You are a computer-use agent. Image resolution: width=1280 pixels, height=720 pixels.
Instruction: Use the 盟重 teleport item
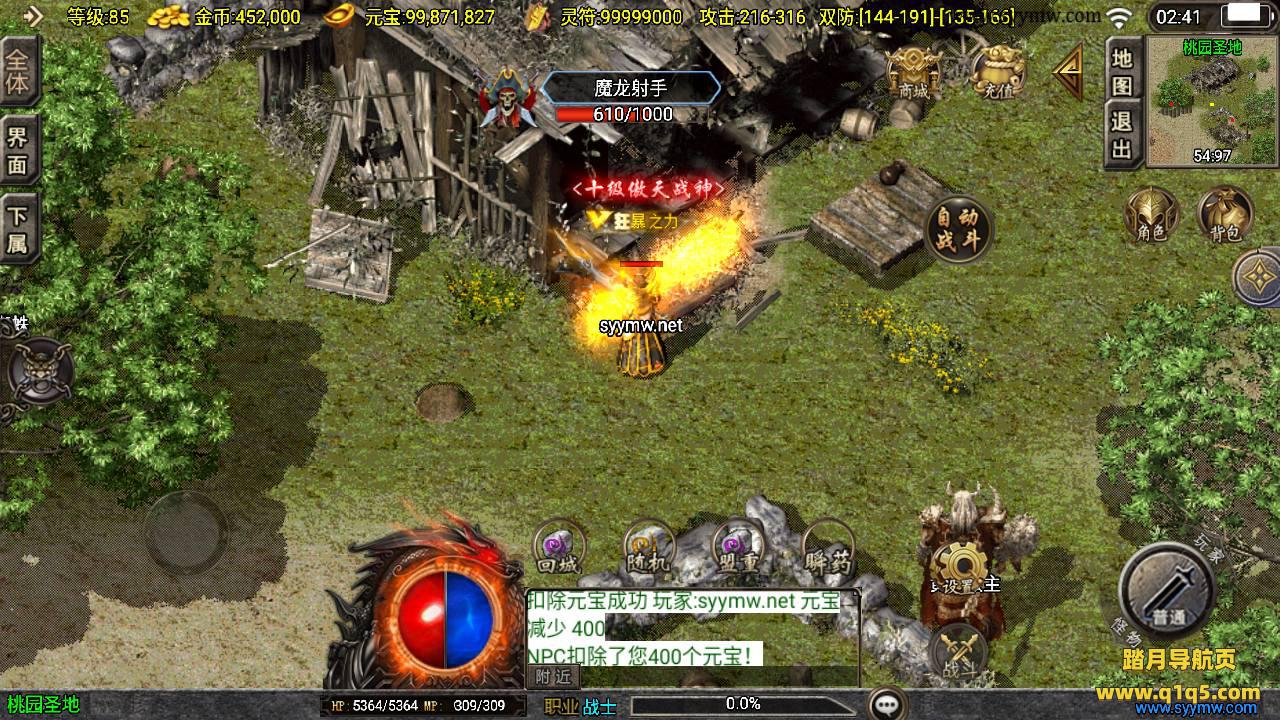pyautogui.click(x=738, y=548)
